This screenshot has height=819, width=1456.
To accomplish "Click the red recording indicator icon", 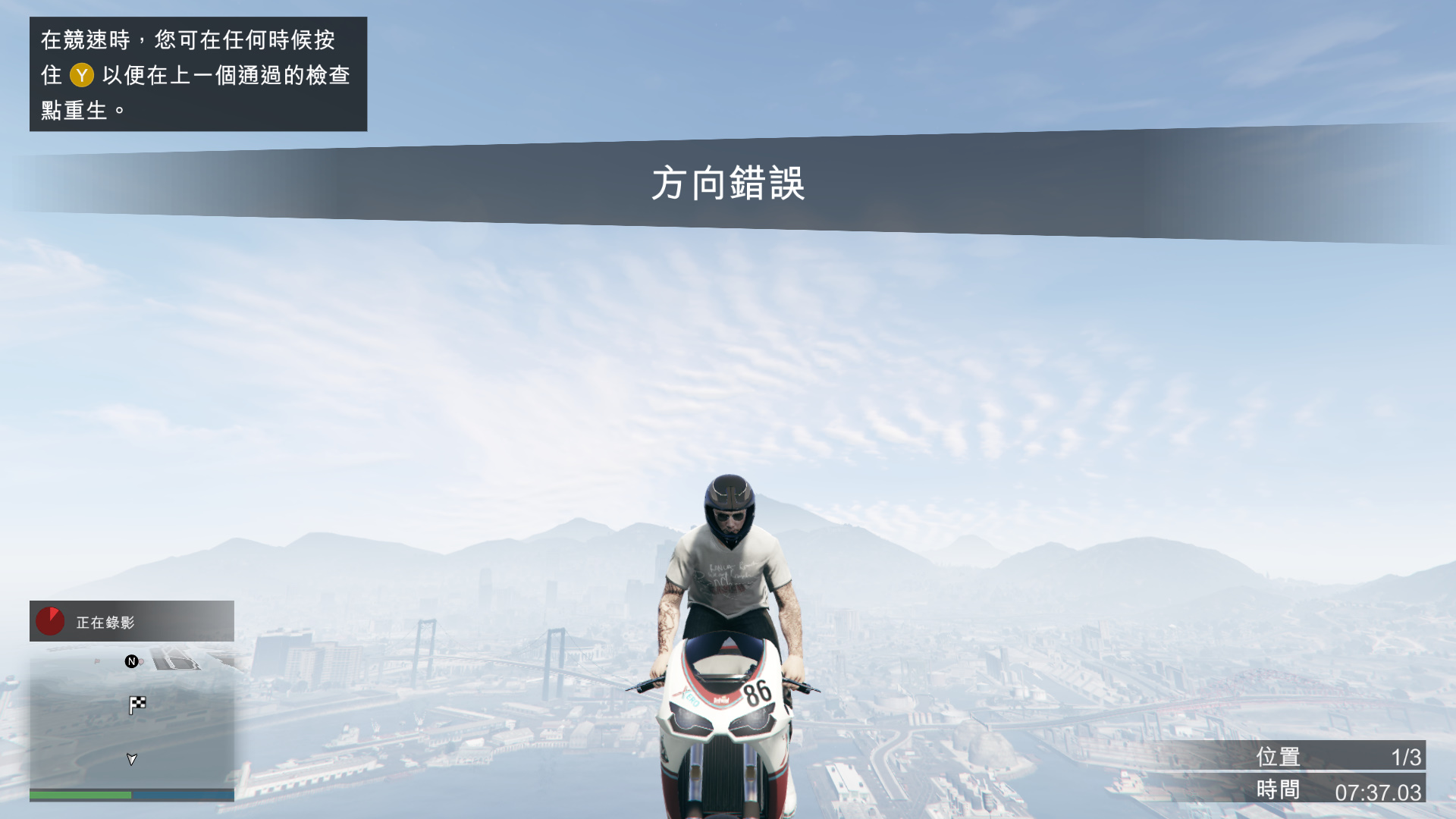I will 51,621.
